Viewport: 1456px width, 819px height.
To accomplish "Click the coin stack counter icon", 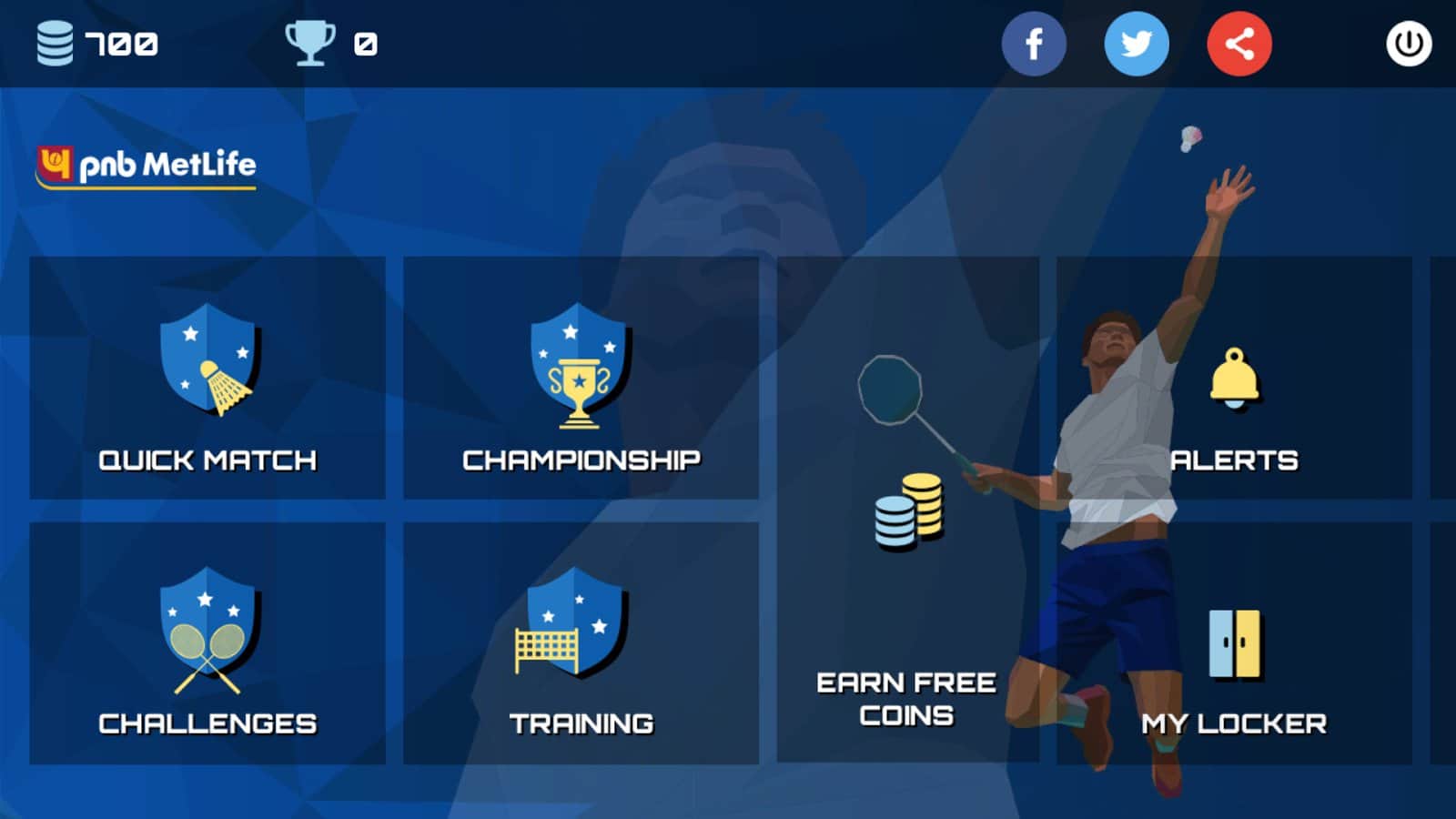I will [x=52, y=40].
